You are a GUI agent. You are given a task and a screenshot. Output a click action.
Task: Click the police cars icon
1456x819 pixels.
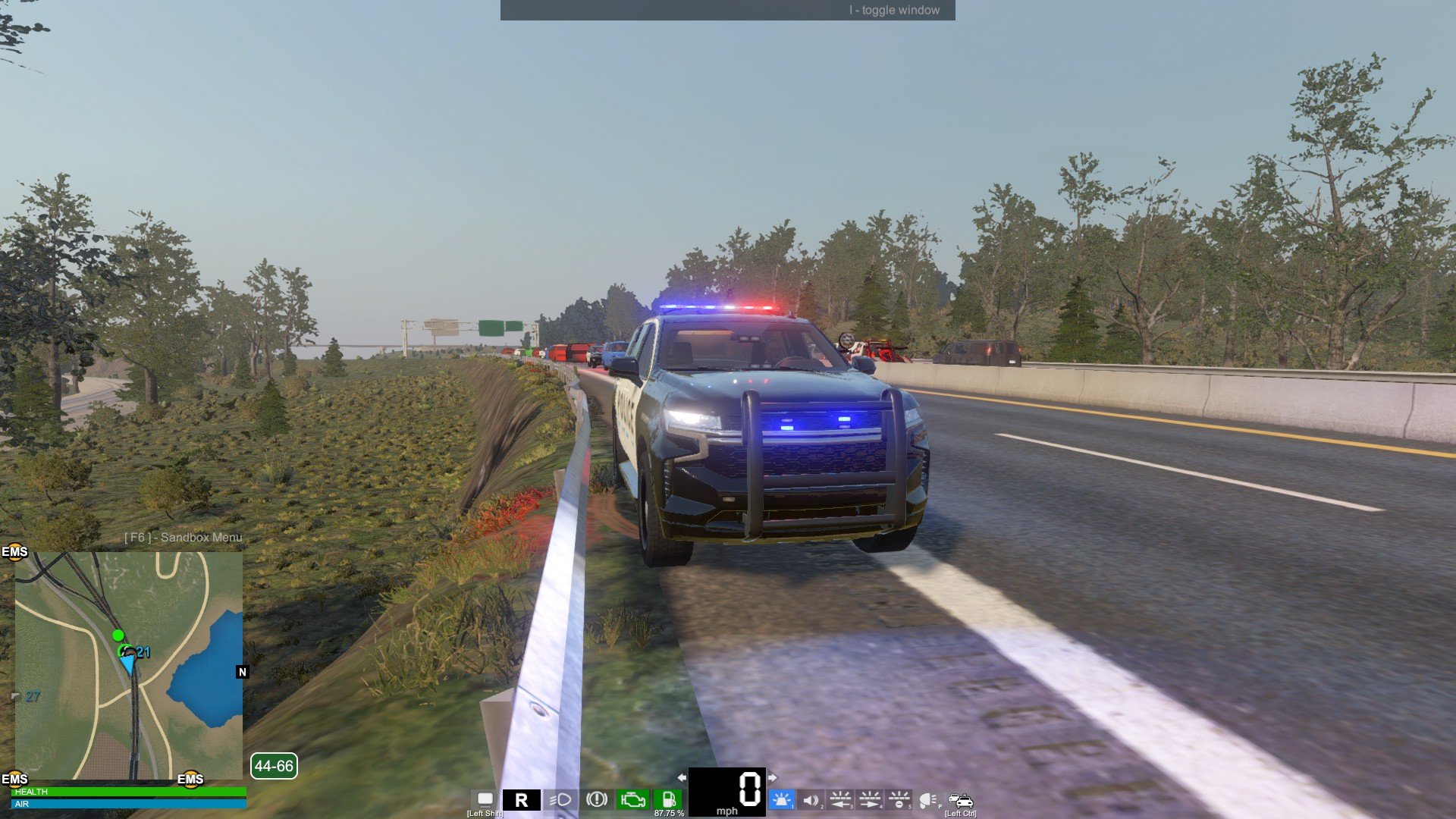click(x=960, y=800)
